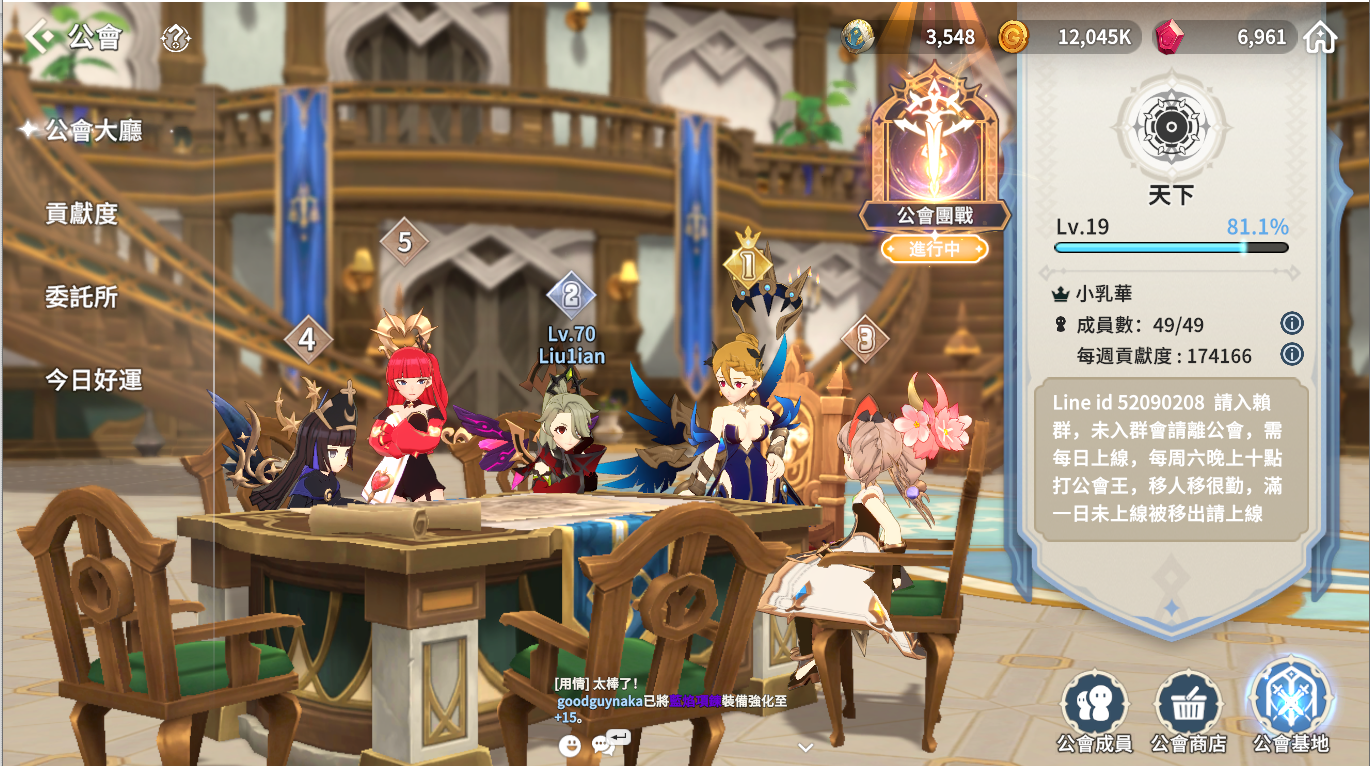Go back using the arrow beside 公會
Screen dimensions: 1370x766
[40, 37]
